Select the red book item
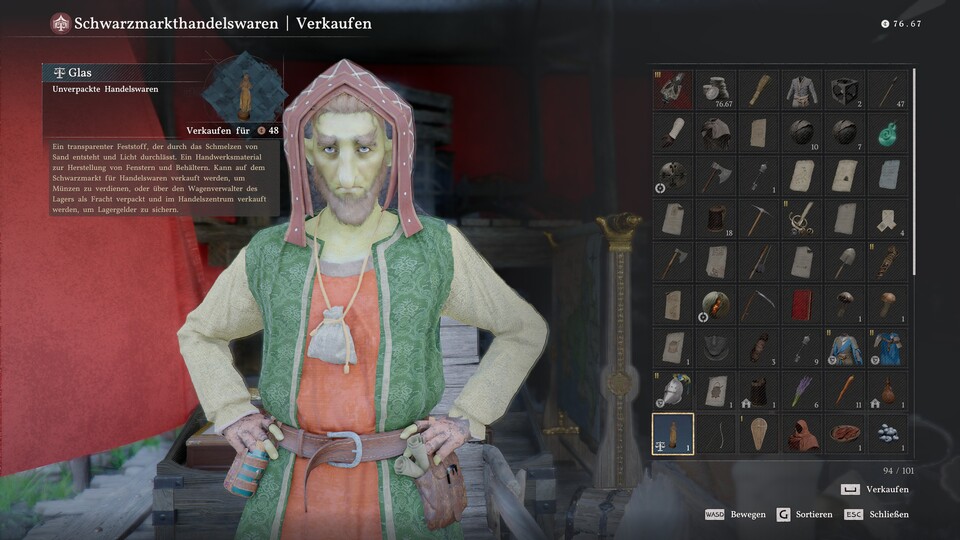This screenshot has height=540, width=960. click(802, 304)
